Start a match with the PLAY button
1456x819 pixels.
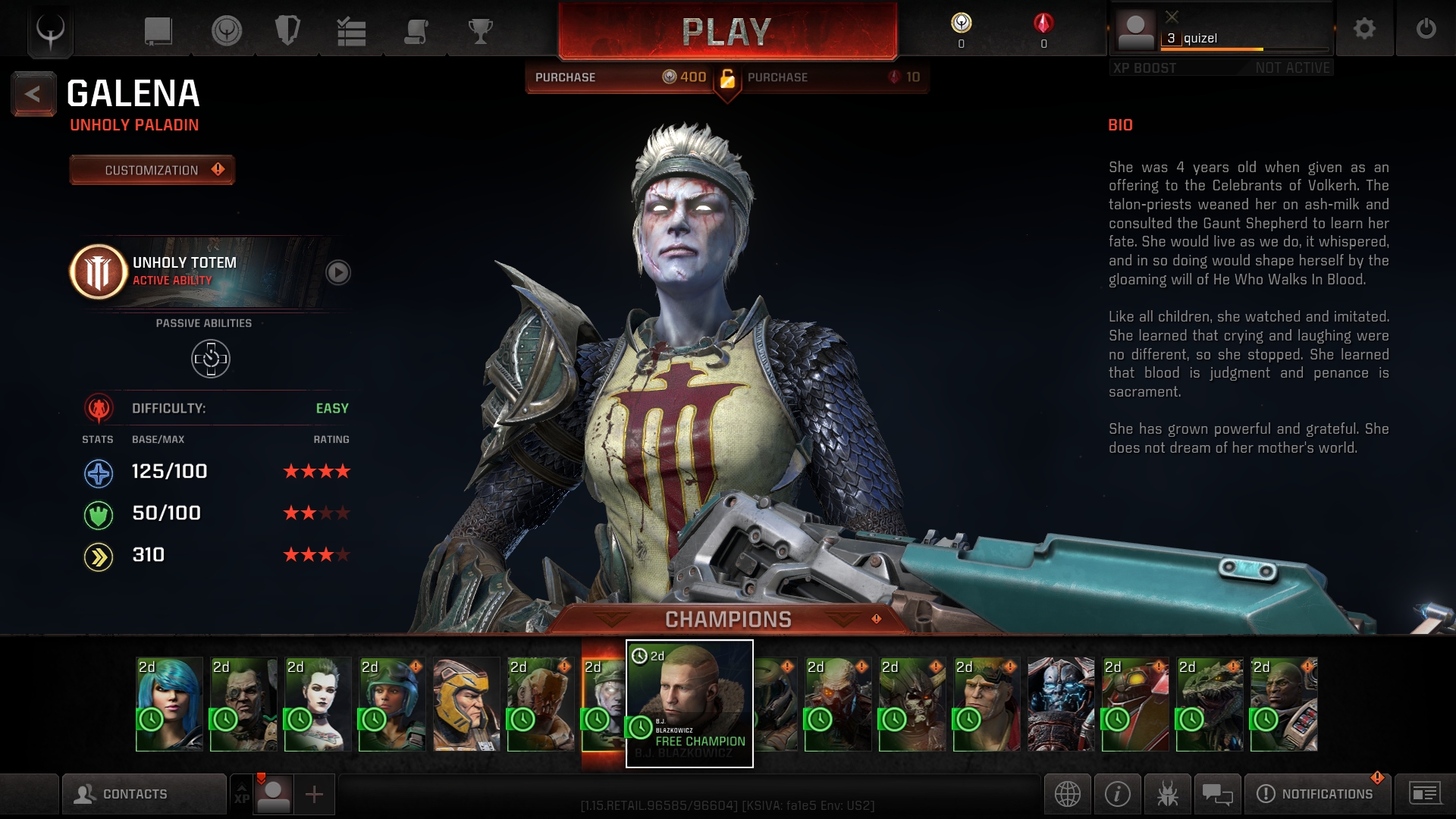pyautogui.click(x=726, y=32)
